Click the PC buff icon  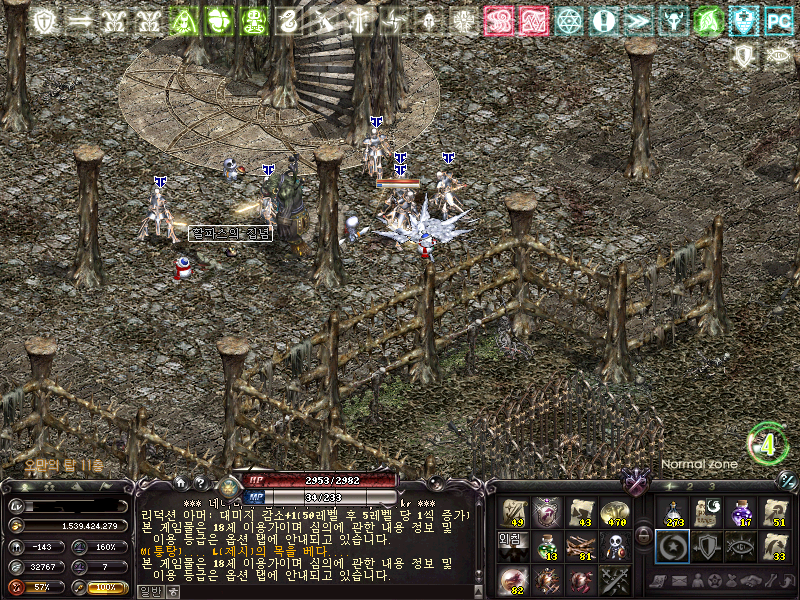[x=777, y=20]
